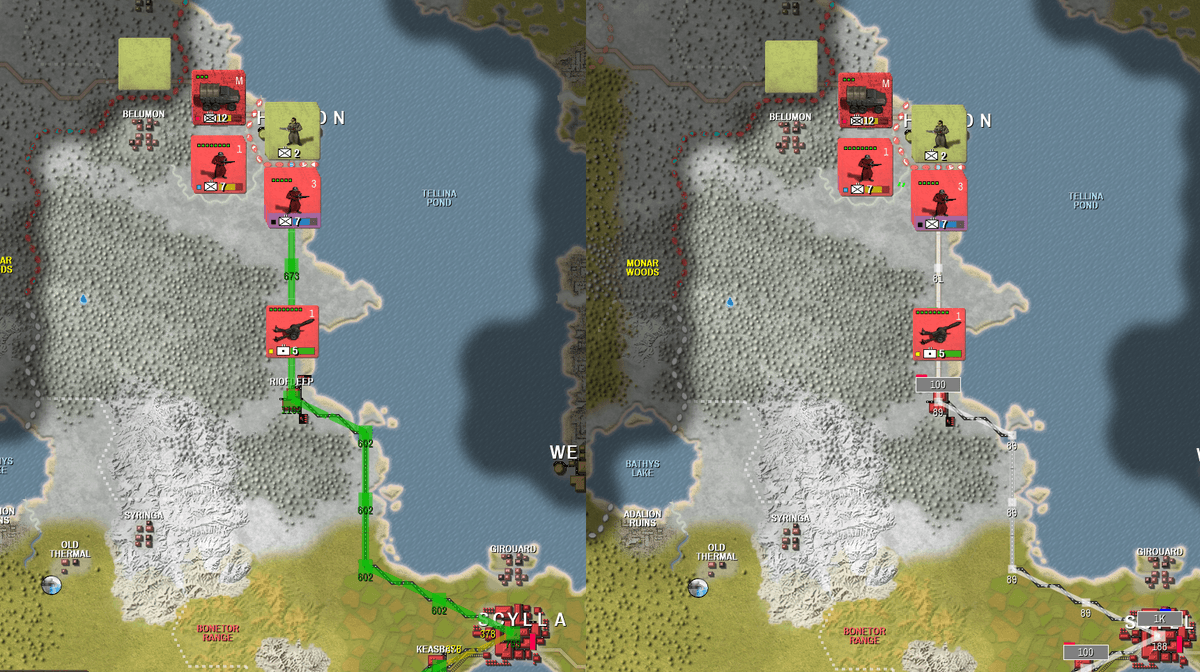
Task: Choose the red truck unit on the green-route map
Action: point(218,97)
